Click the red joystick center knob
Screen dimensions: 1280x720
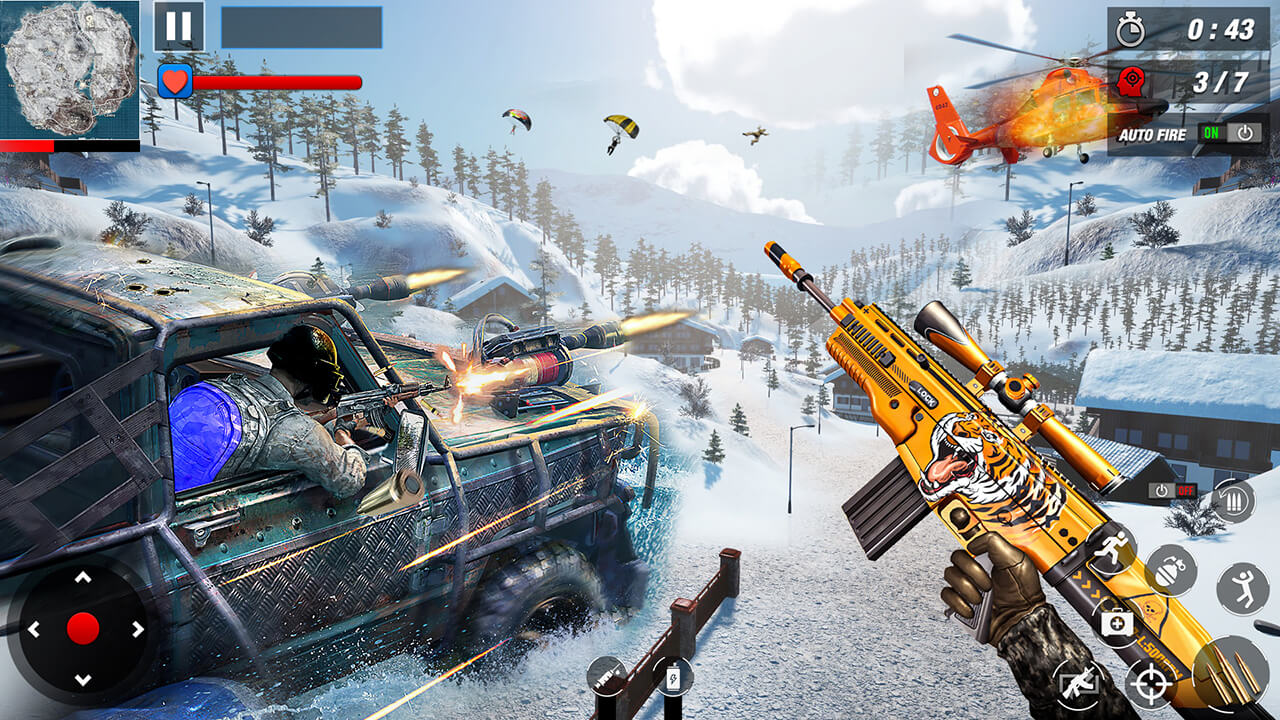click(83, 628)
